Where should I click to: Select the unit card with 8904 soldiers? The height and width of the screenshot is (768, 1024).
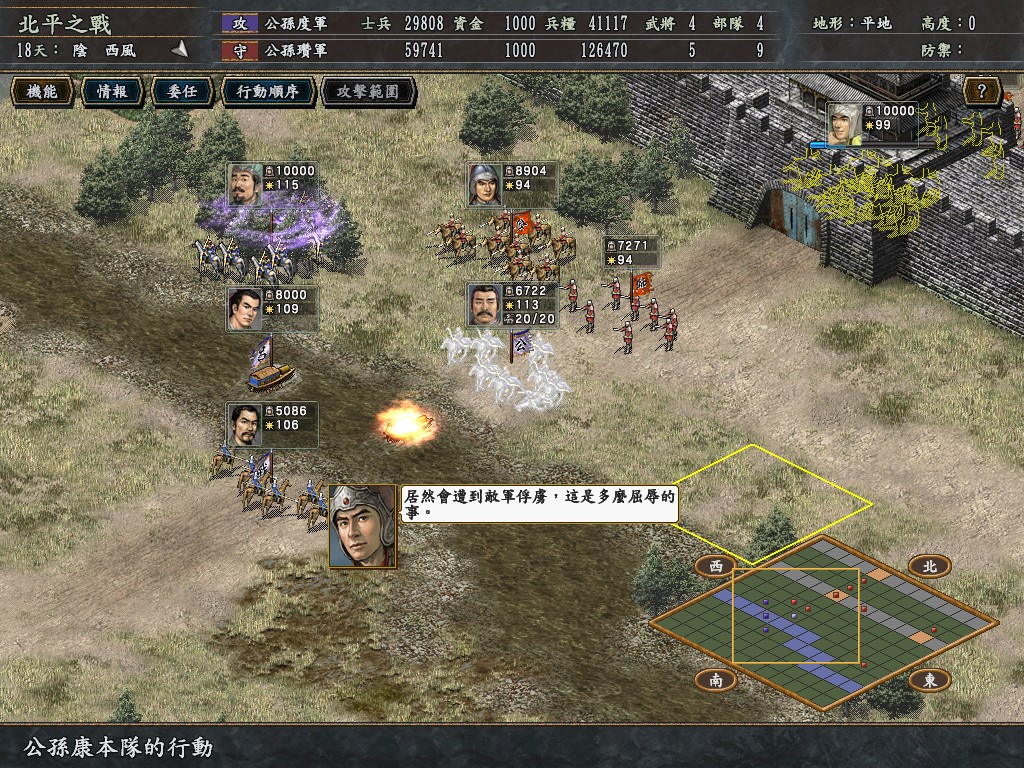tap(512, 184)
